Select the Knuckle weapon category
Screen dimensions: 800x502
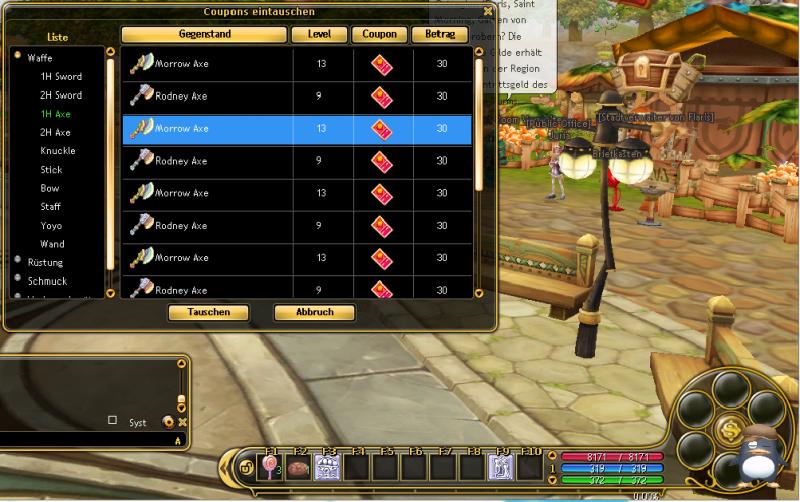(58, 151)
